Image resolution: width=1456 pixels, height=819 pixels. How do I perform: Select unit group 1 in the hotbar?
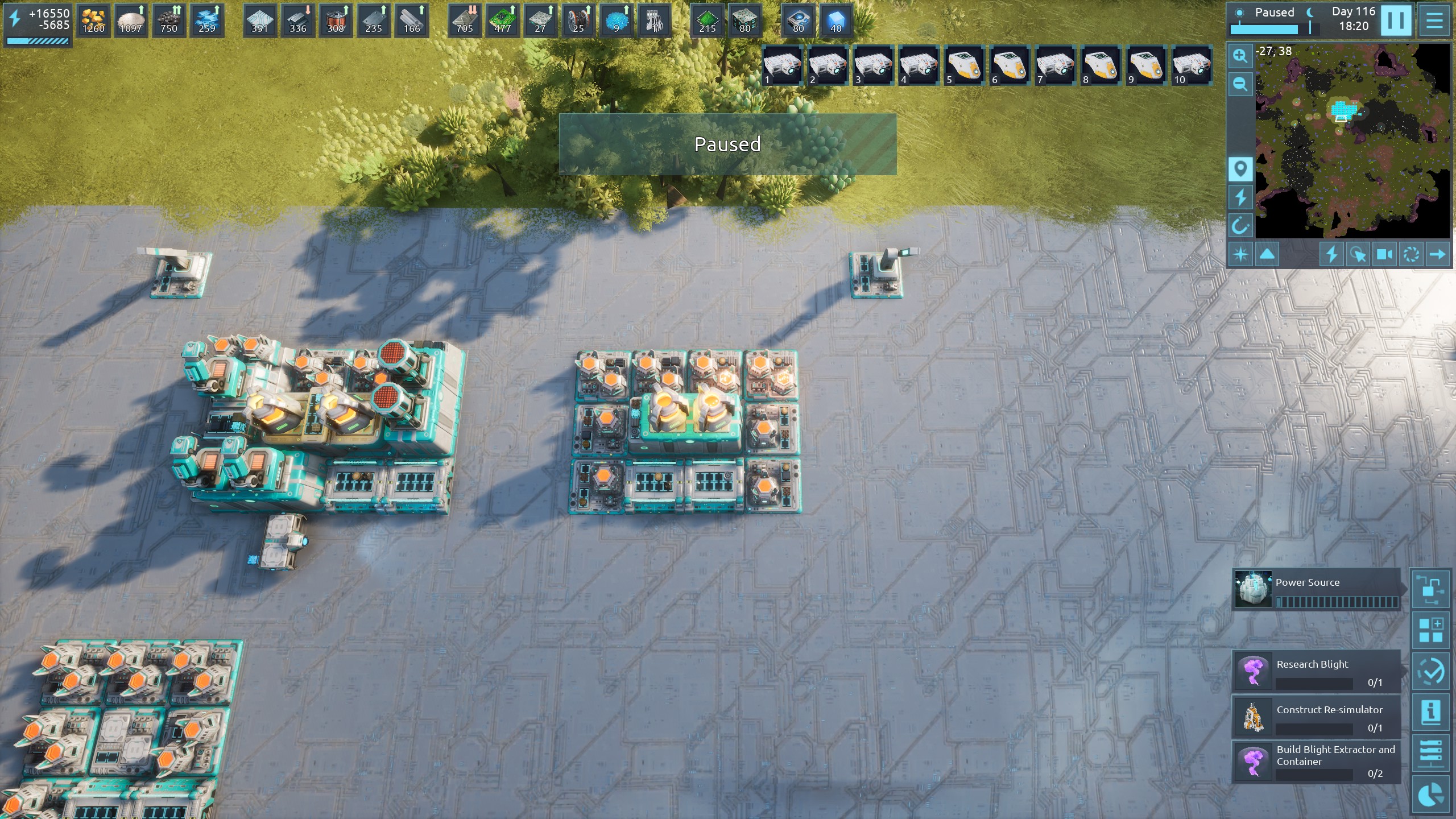[782, 65]
